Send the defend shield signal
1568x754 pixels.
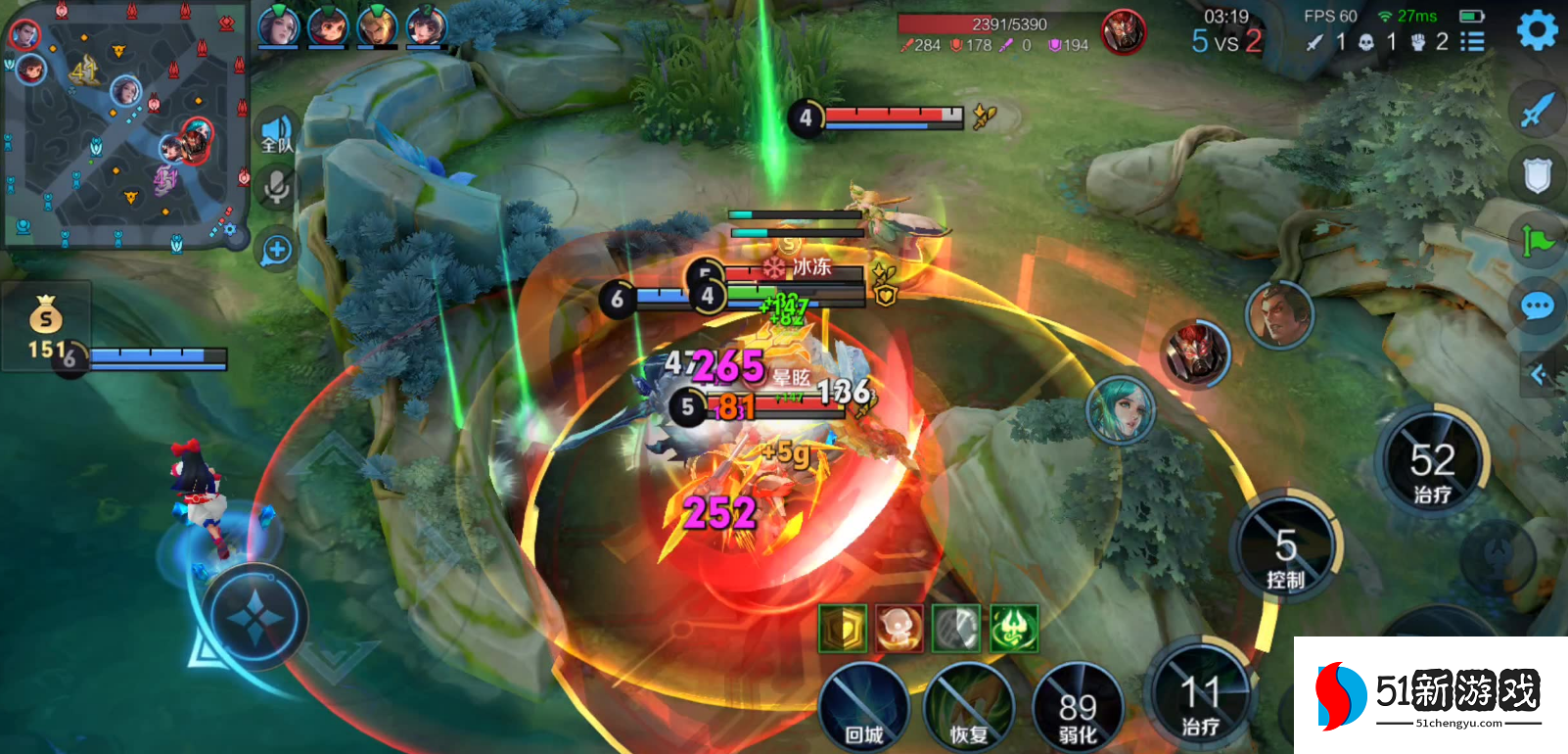[1537, 175]
